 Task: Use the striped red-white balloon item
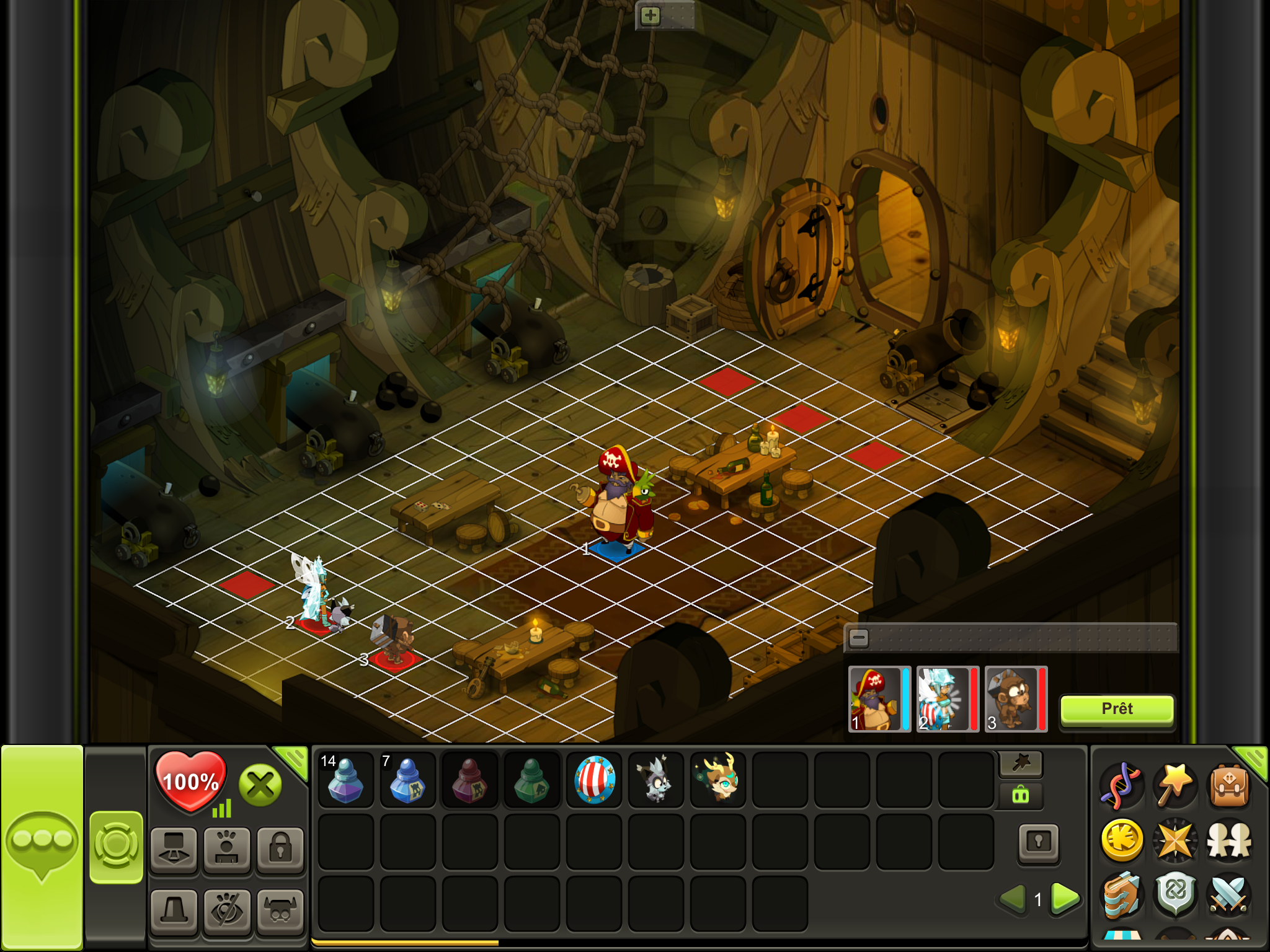[x=594, y=780]
